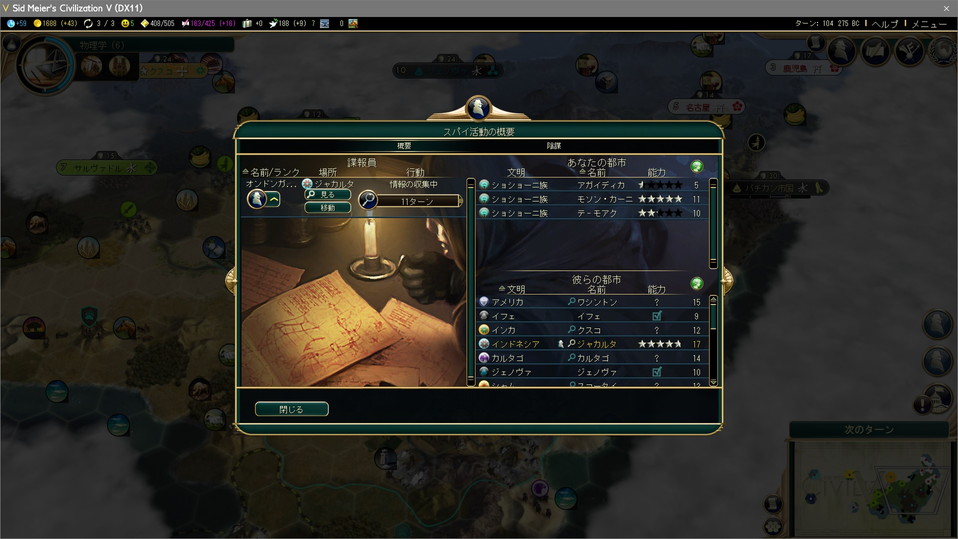The height and width of the screenshot is (539, 958).
Task: Choose the カルタゴ city row
Action: [x=594, y=358]
